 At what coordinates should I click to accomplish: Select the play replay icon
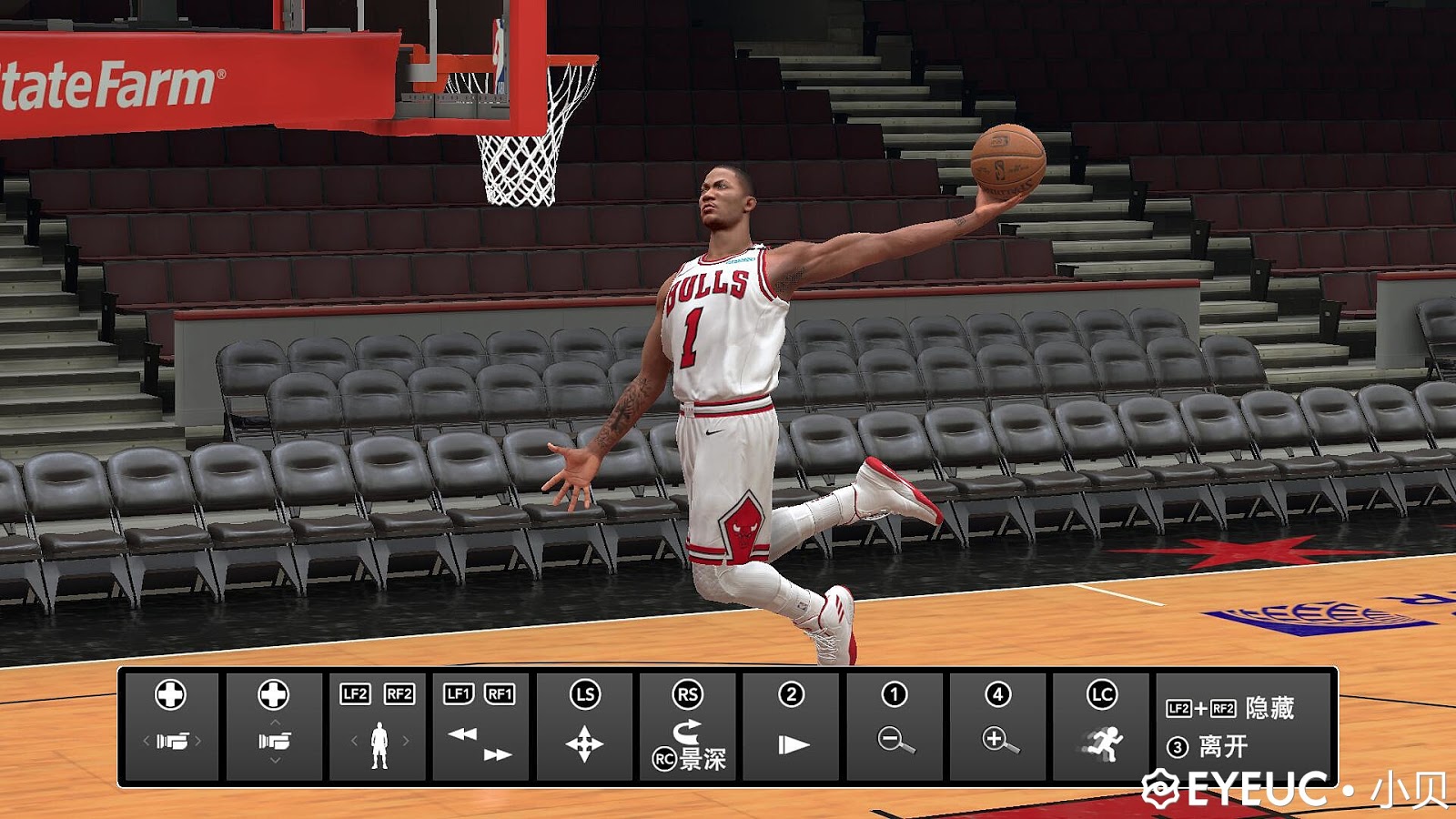coord(793,742)
